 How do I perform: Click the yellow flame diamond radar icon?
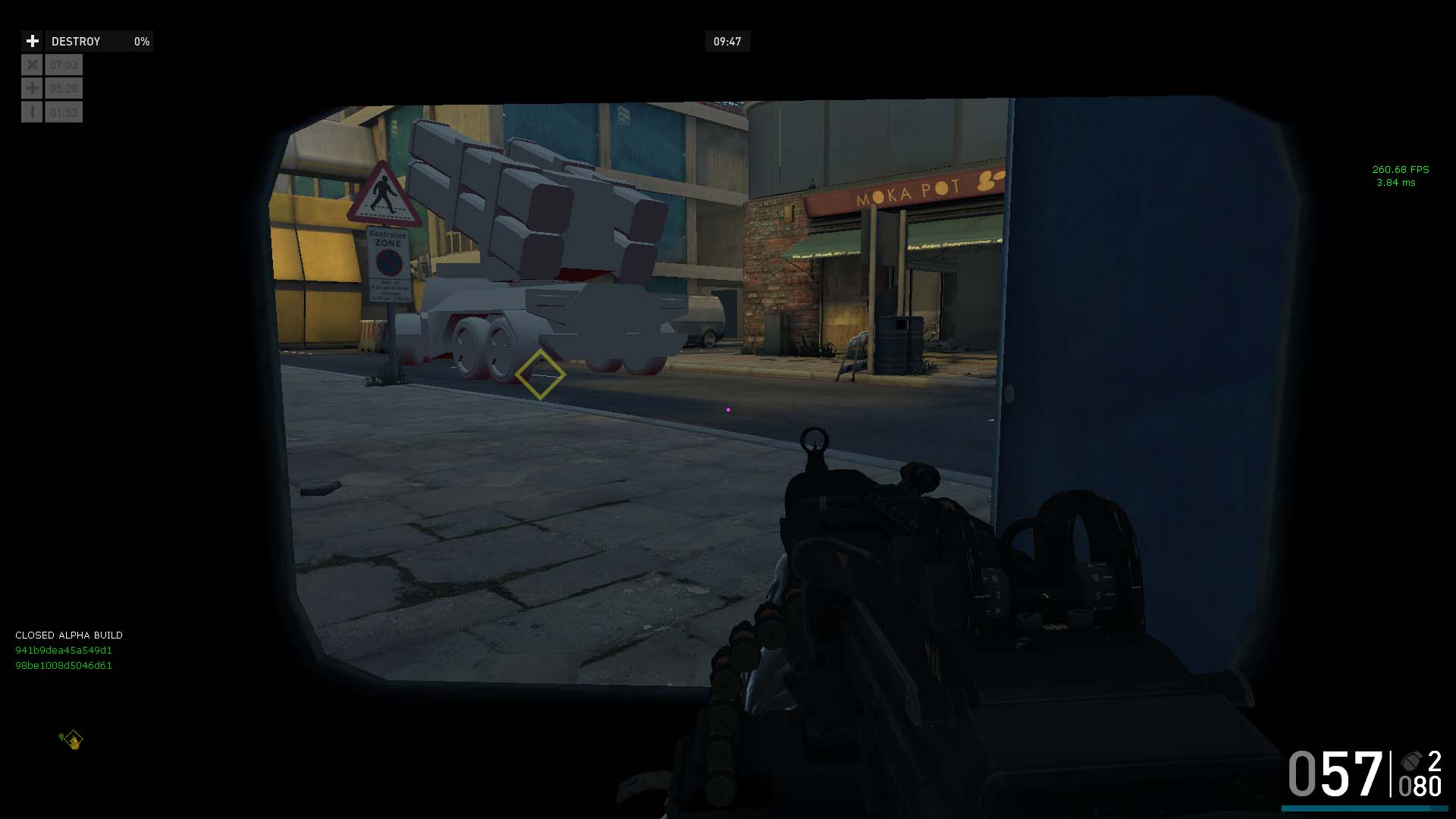[73, 739]
